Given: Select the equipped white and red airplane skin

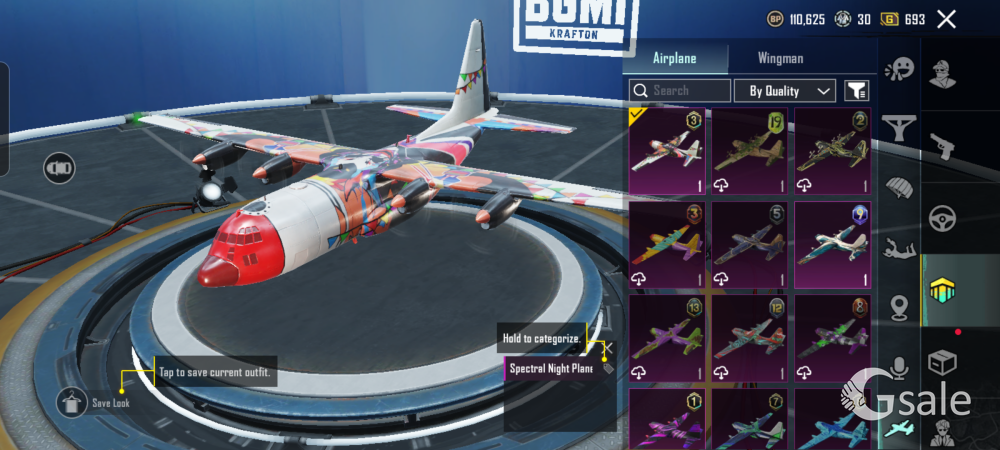Looking at the screenshot, I should 667,151.
